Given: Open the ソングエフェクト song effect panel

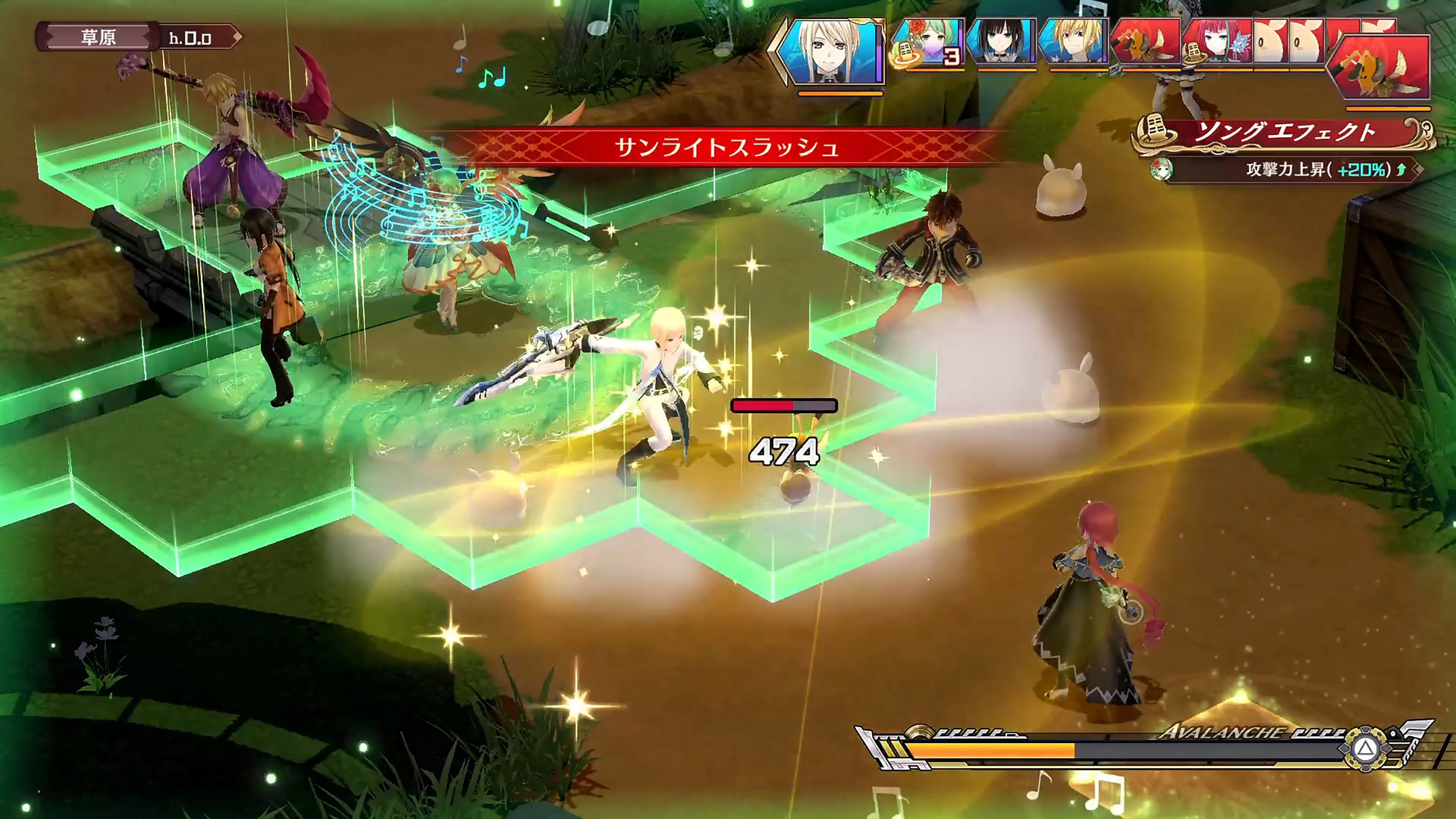Looking at the screenshot, I should [1283, 133].
